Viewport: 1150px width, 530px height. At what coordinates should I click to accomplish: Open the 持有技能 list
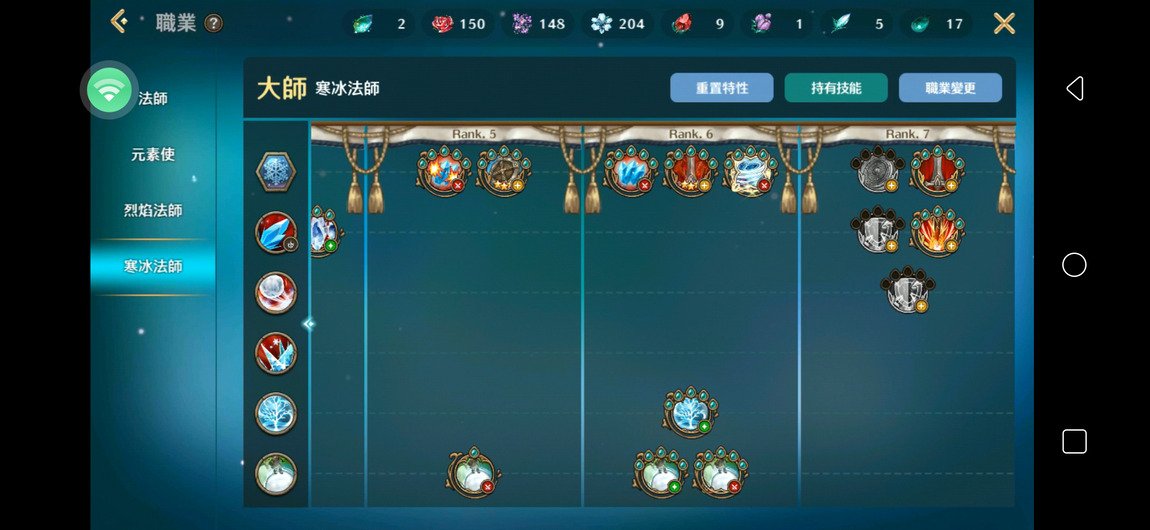click(836, 88)
